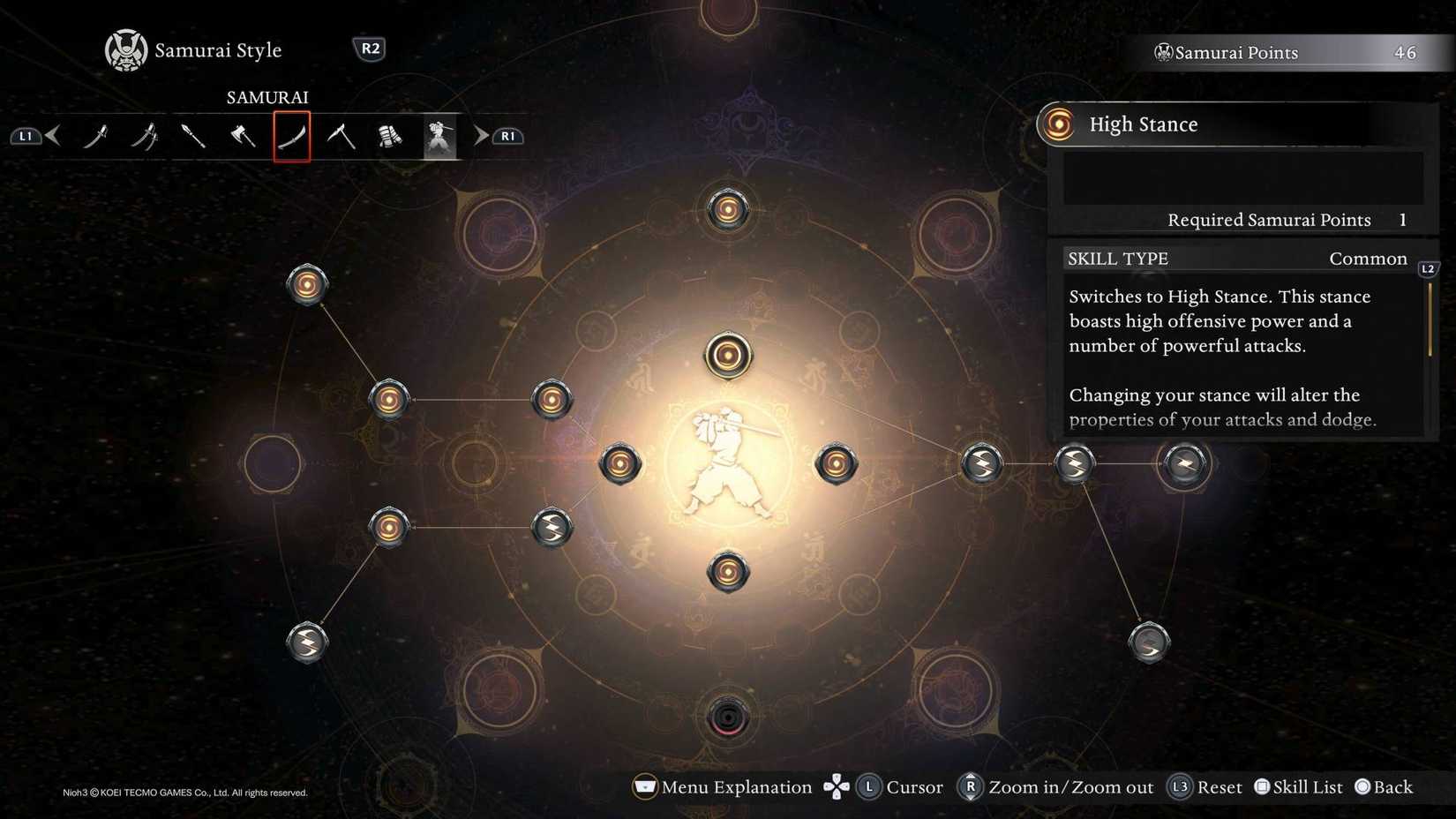Click the High Stance swirl icon
The image size is (1456, 819).
(1058, 124)
